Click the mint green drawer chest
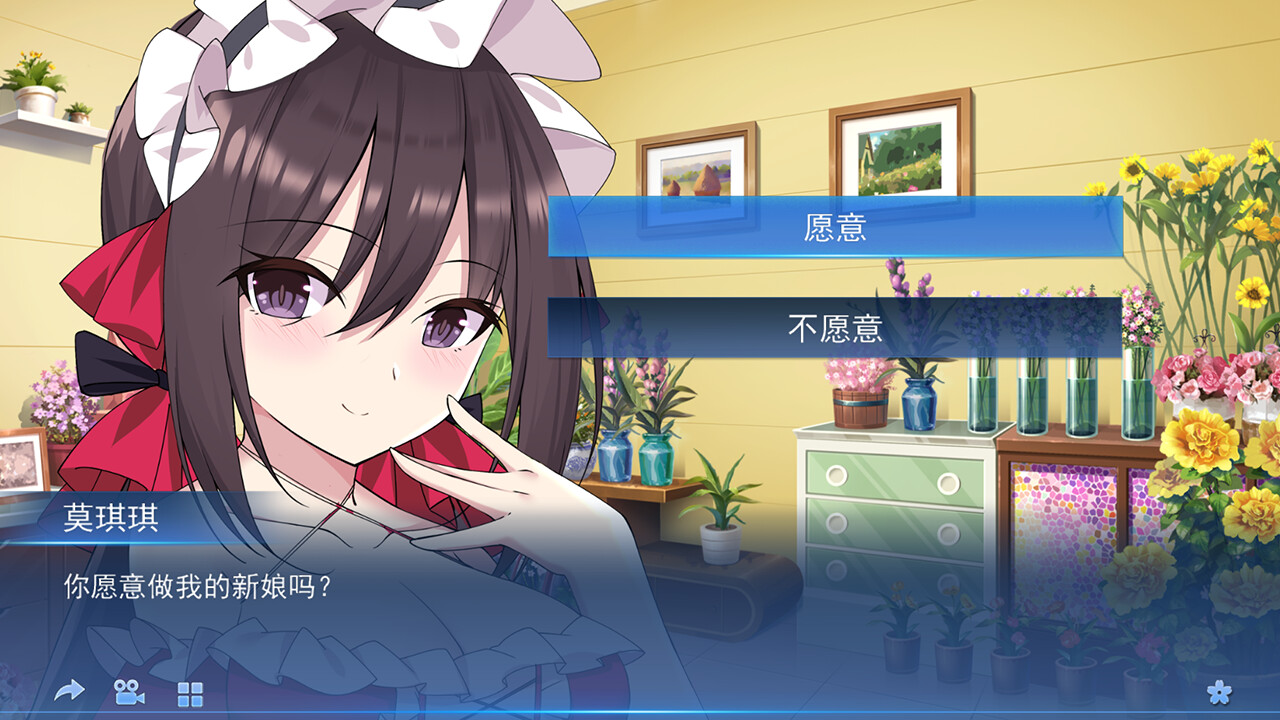 [890, 500]
